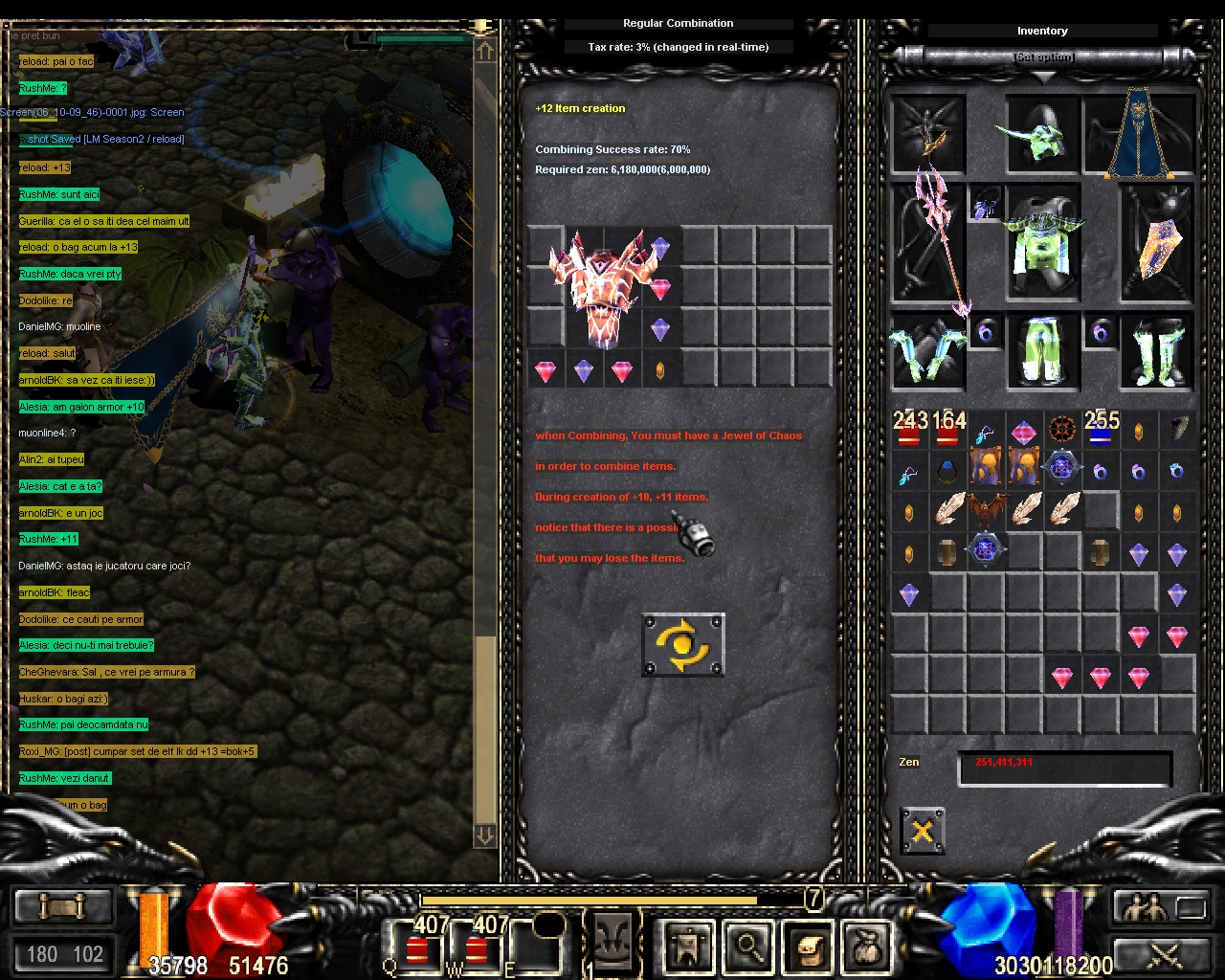Click the magnifying glass button on the bottom bar
Viewport: 1225px width, 980px height.
coord(749,946)
